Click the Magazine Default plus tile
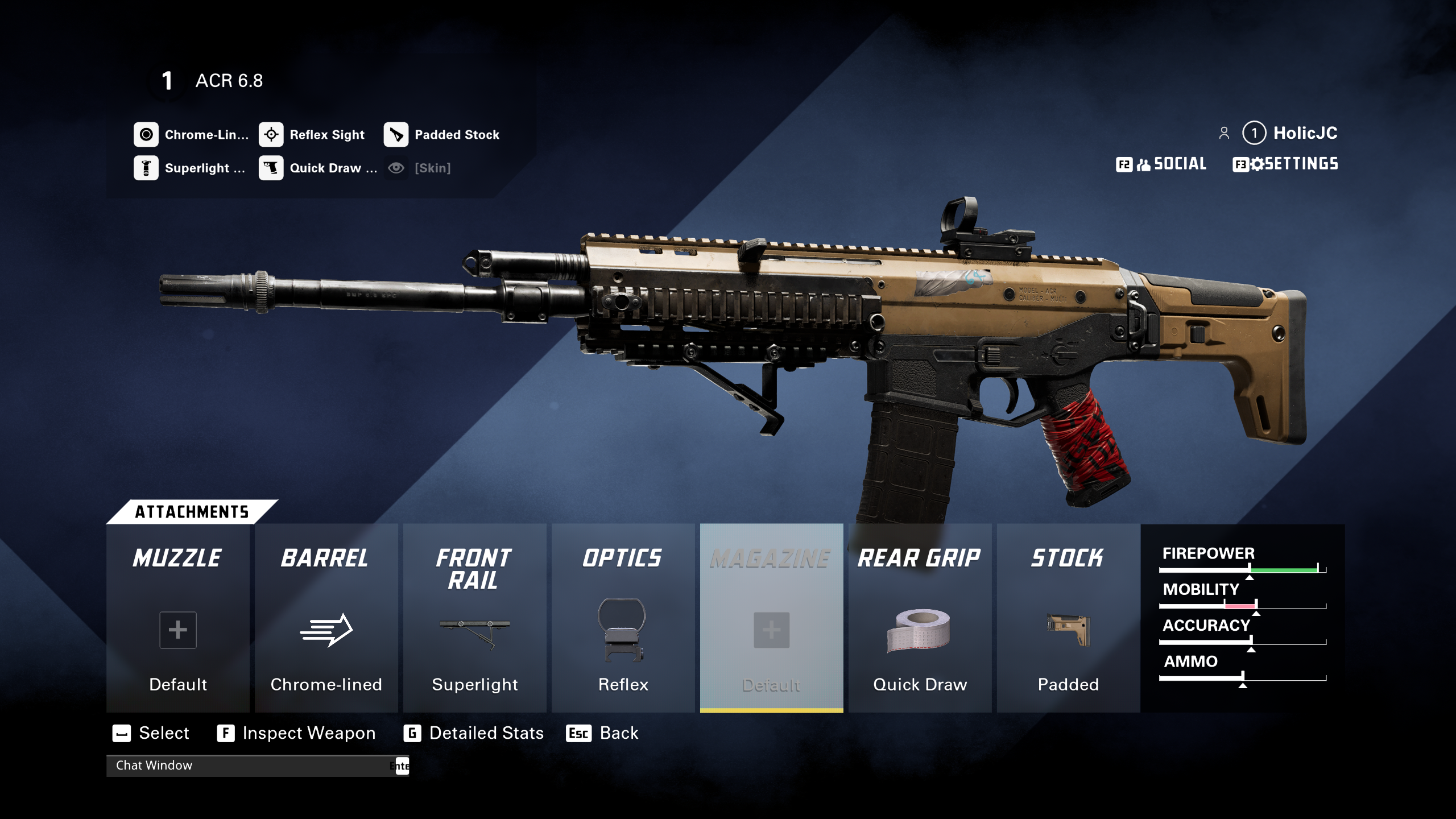This screenshot has height=819, width=1456. (771, 630)
